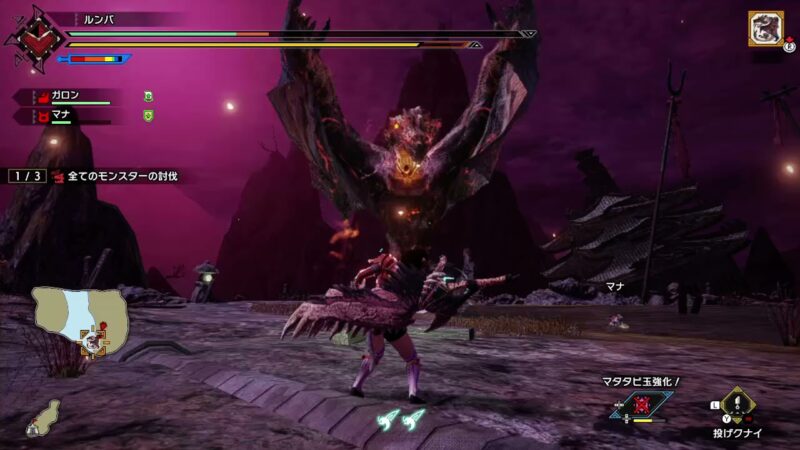Click the hunter weapon emblem beside ルンバ
The image size is (800, 450).
[x=32, y=40]
